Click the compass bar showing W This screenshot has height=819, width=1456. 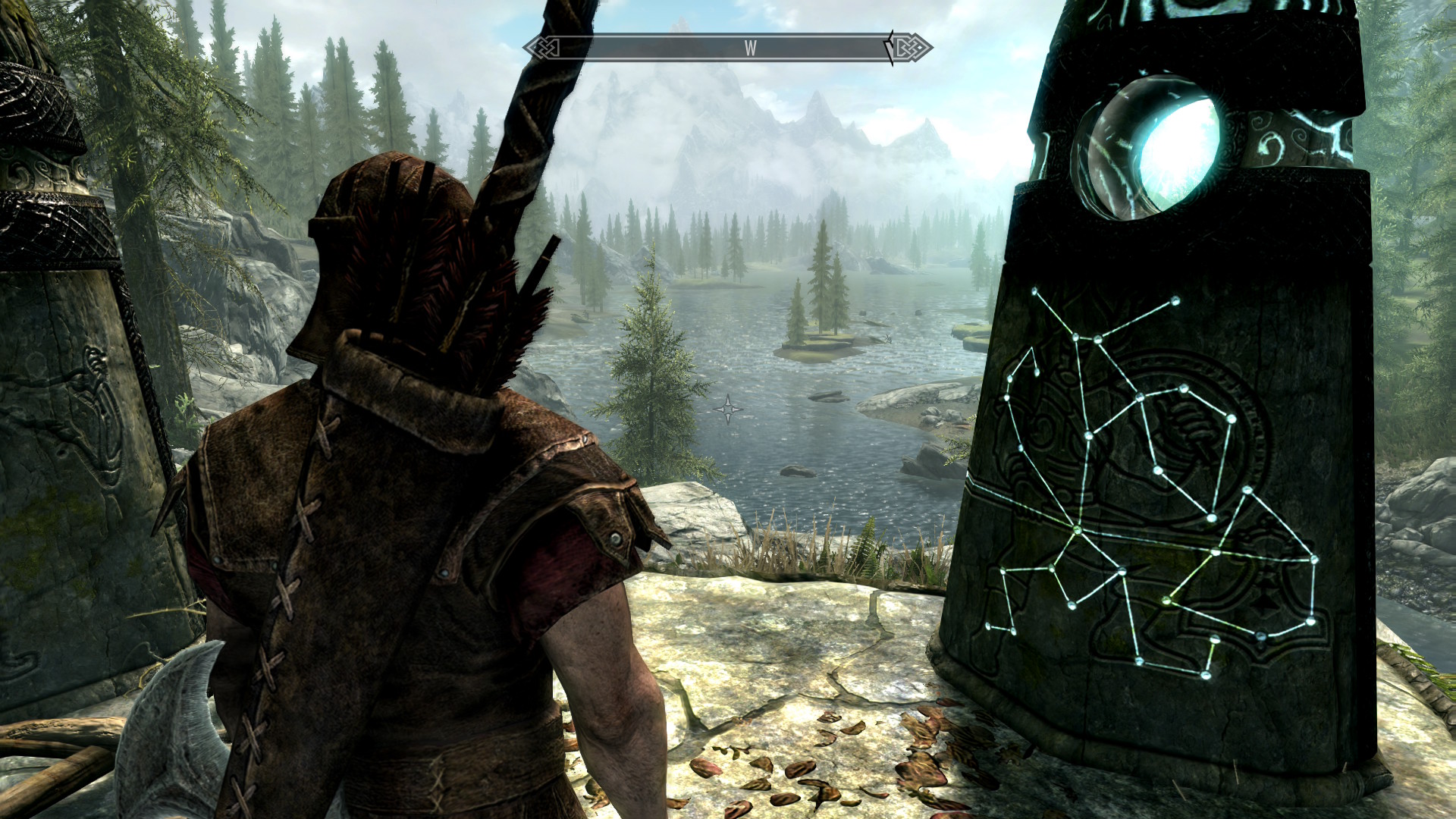point(727,49)
